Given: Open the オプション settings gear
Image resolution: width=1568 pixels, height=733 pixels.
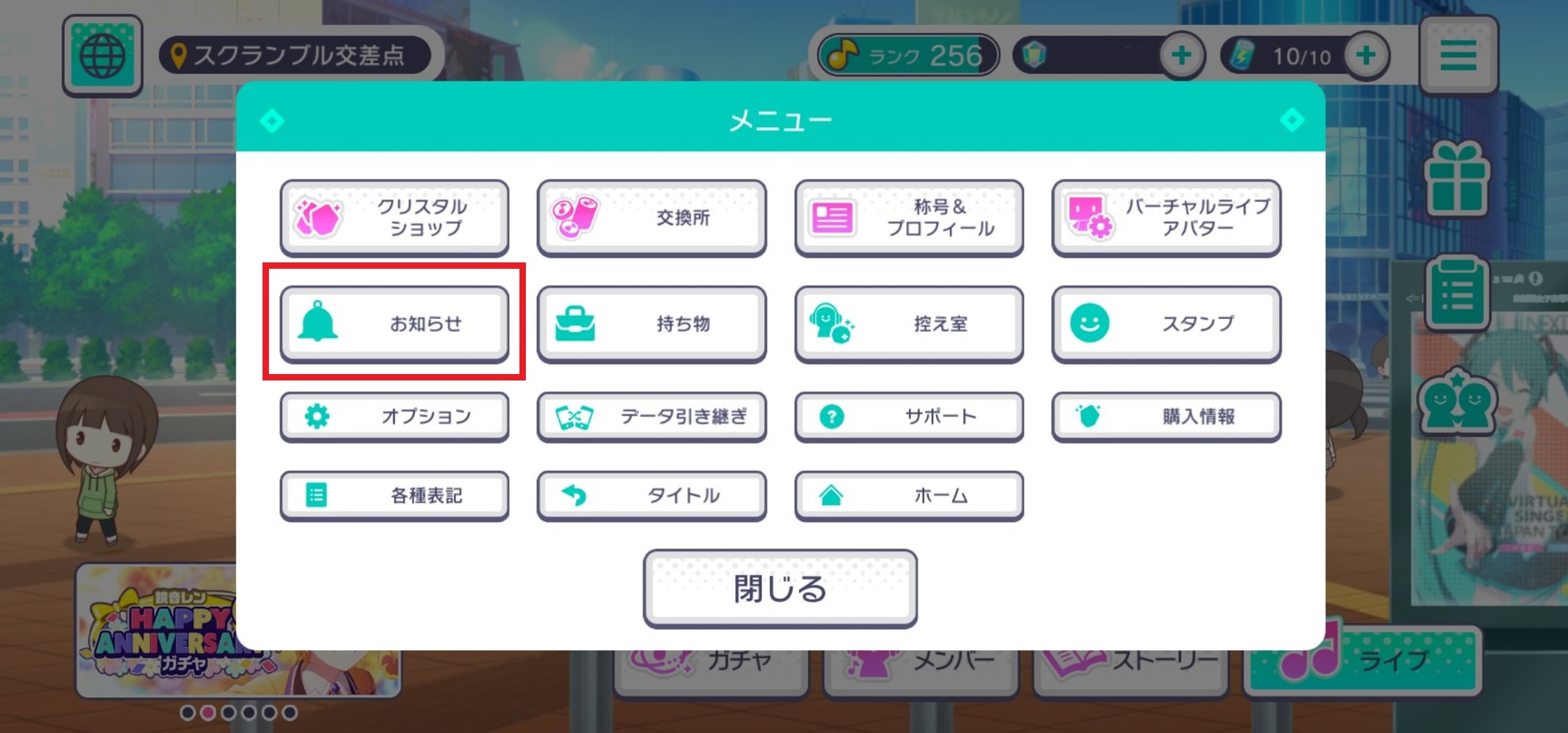Looking at the screenshot, I should pyautogui.click(x=395, y=416).
